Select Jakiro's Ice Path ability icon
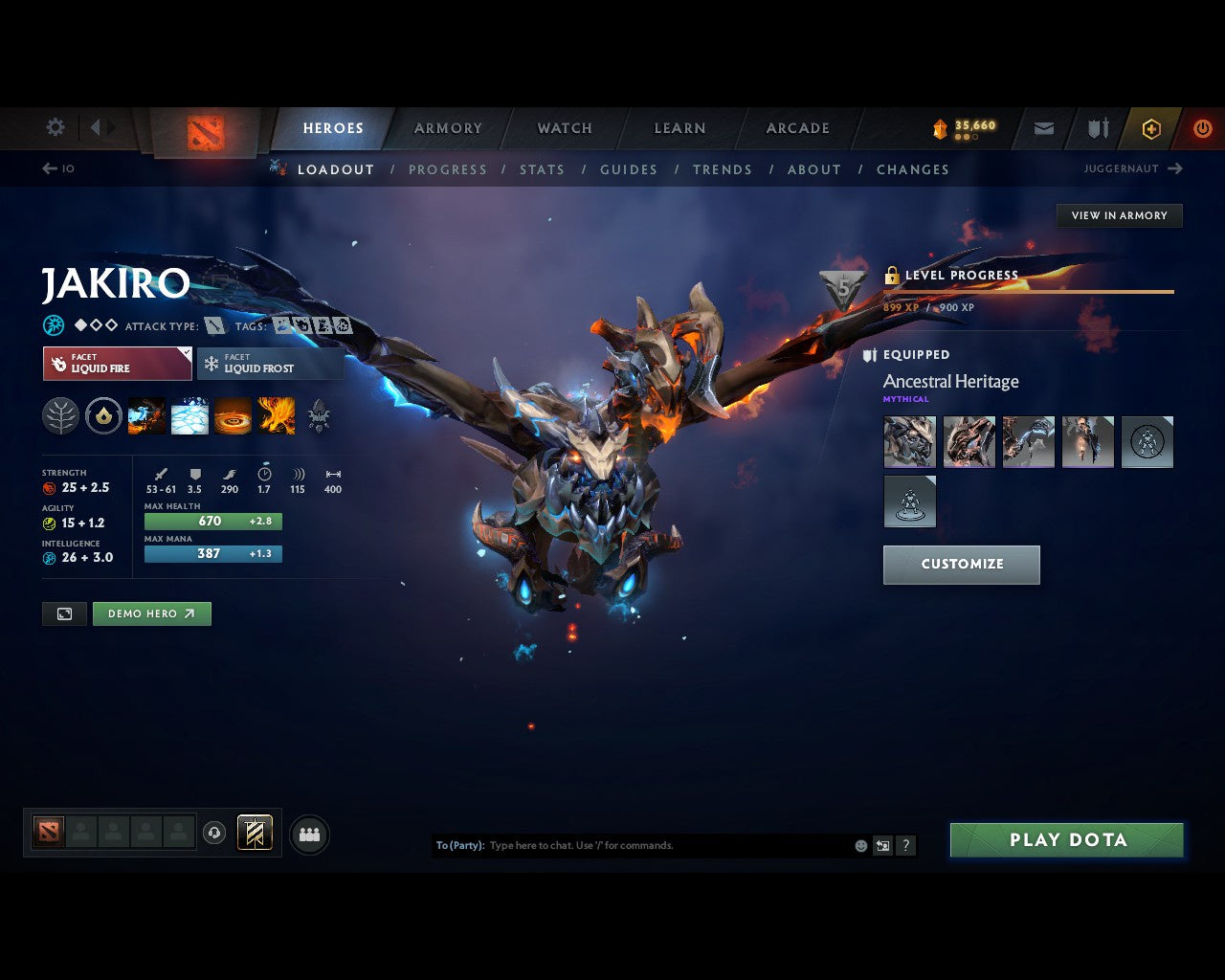 click(x=189, y=415)
